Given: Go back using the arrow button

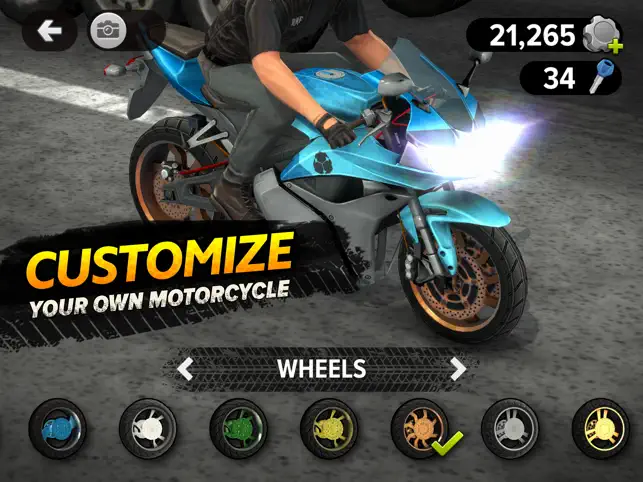Looking at the screenshot, I should click(48, 31).
